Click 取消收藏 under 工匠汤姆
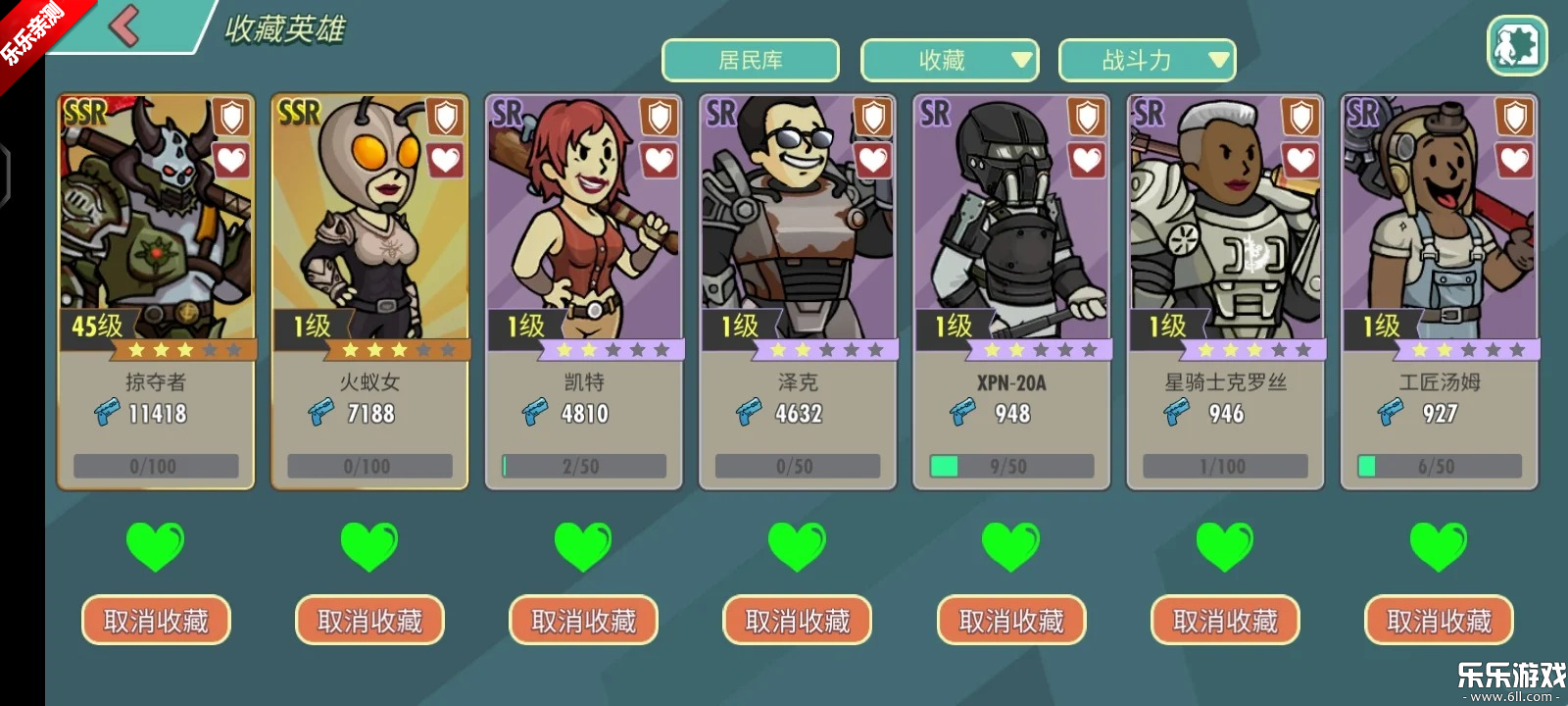Screen dimensions: 1568x706 tap(1438, 621)
